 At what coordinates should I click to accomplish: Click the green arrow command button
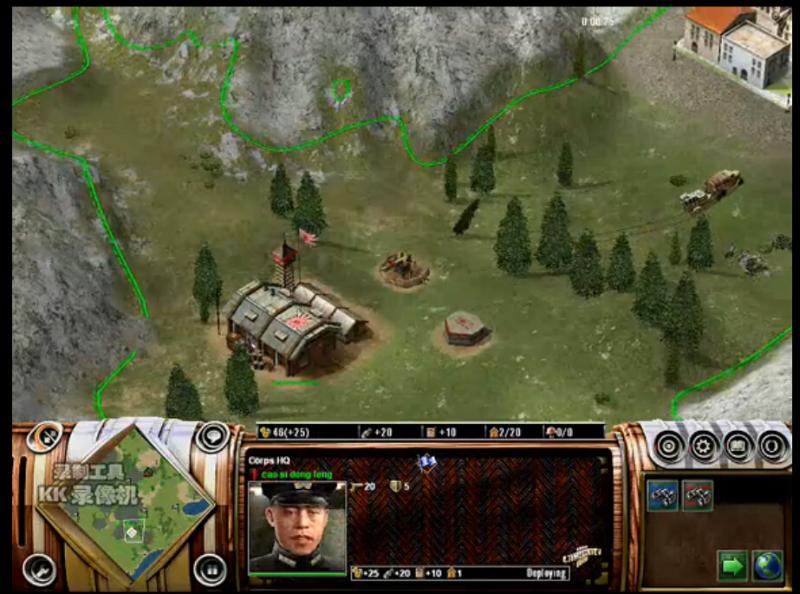733,565
